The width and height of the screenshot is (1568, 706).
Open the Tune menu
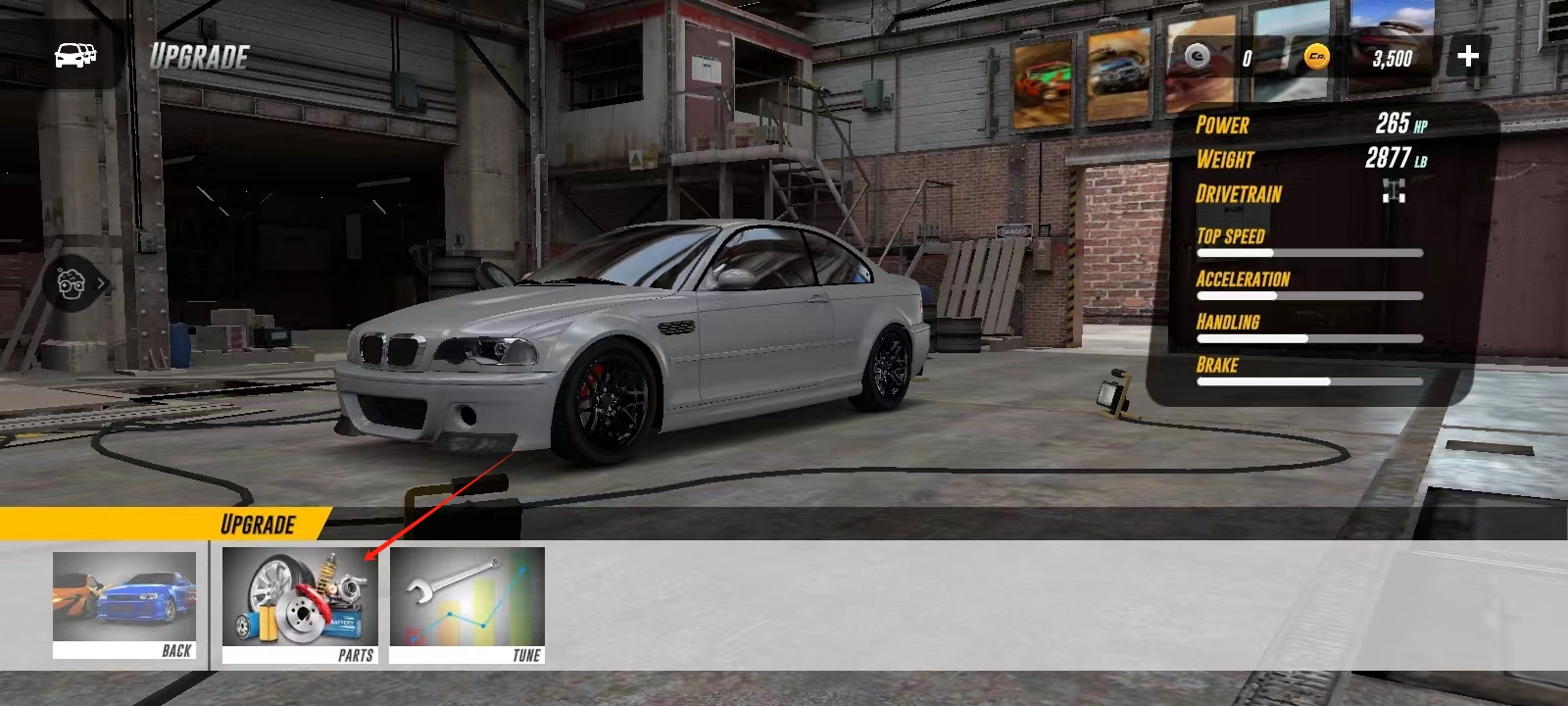pyautogui.click(x=466, y=606)
